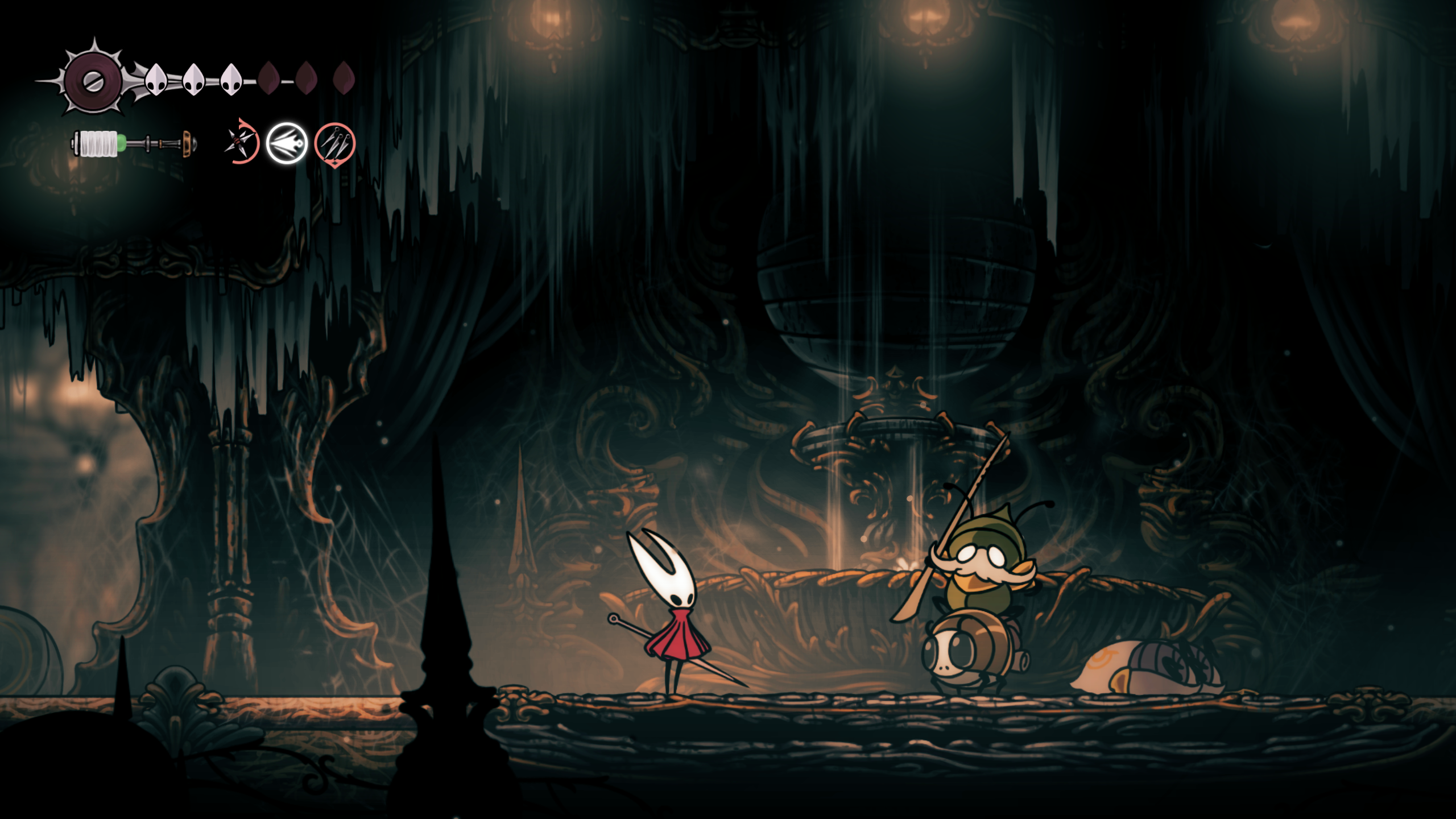Activate the white glowing silk skill icon
Screen dimensions: 1456x819
point(287,143)
